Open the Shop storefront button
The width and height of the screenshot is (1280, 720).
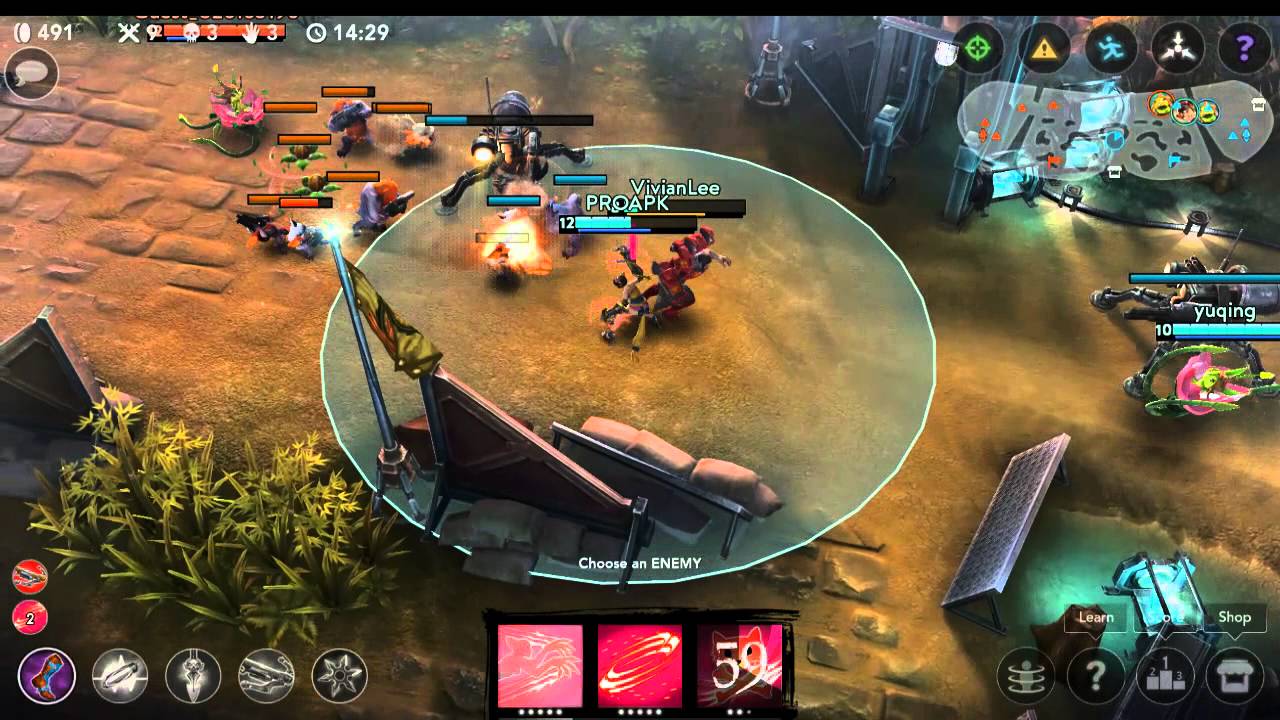click(x=1234, y=677)
